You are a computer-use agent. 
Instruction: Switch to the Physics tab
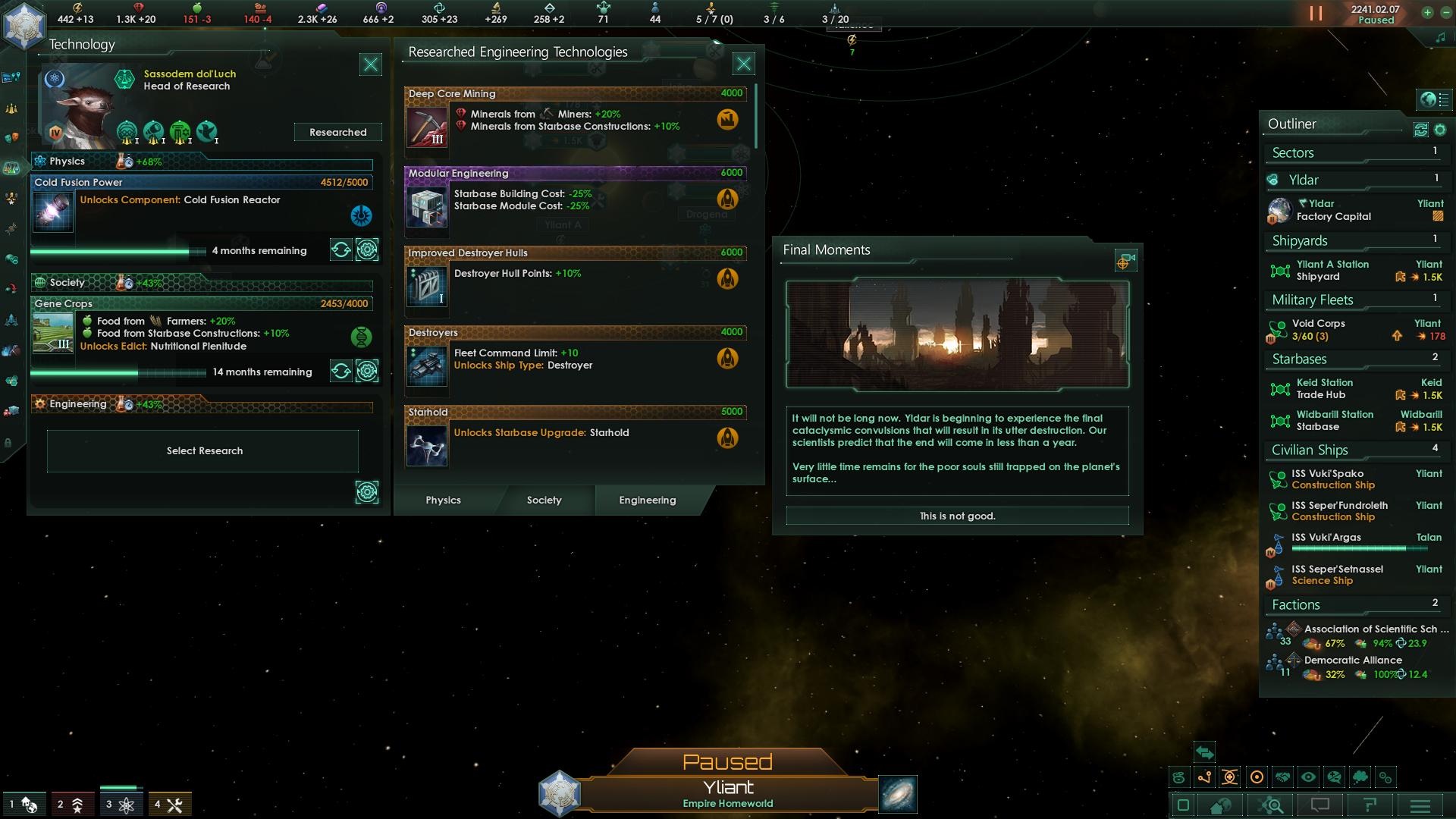(443, 500)
